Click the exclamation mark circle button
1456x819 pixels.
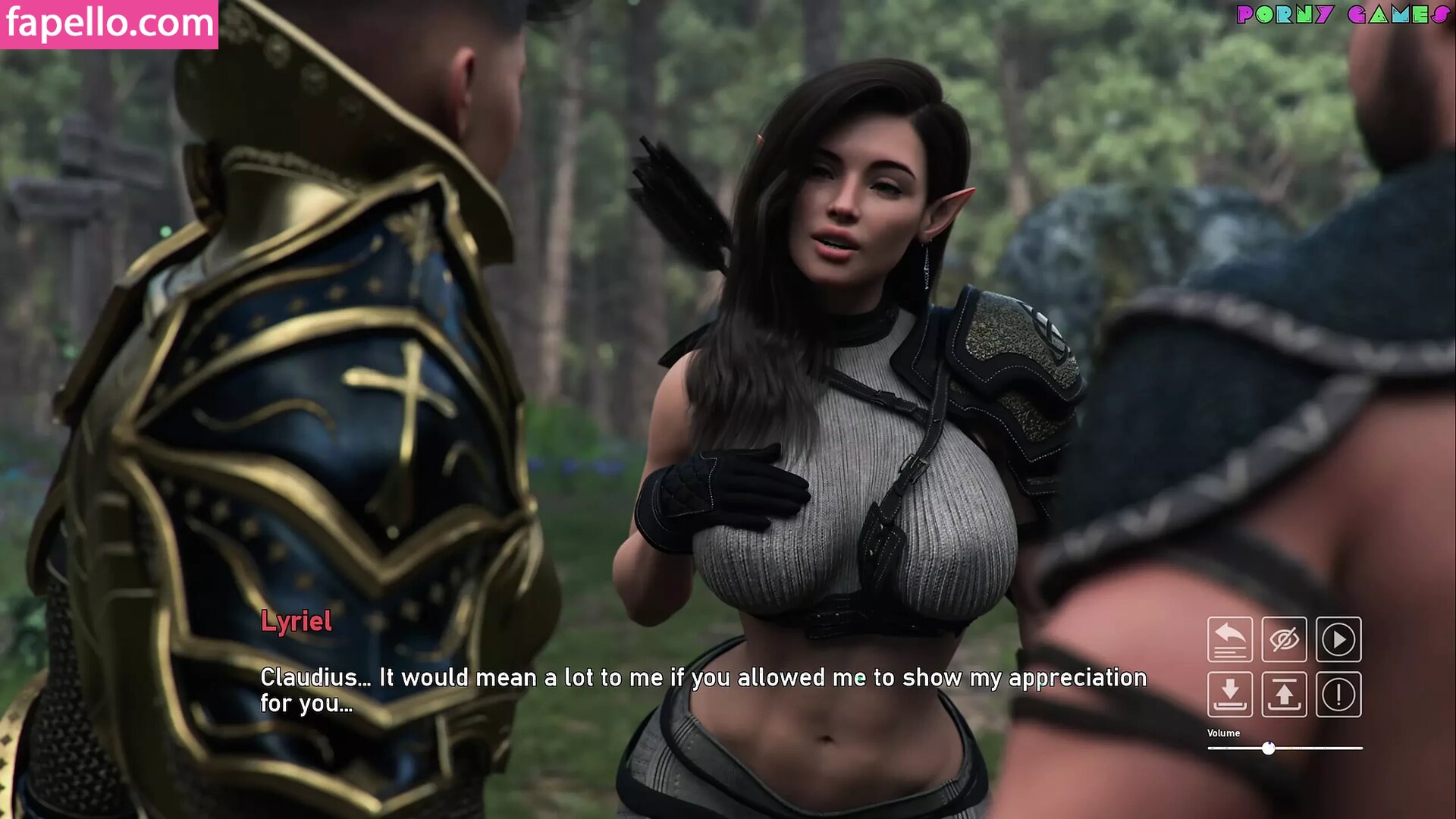click(x=1338, y=694)
